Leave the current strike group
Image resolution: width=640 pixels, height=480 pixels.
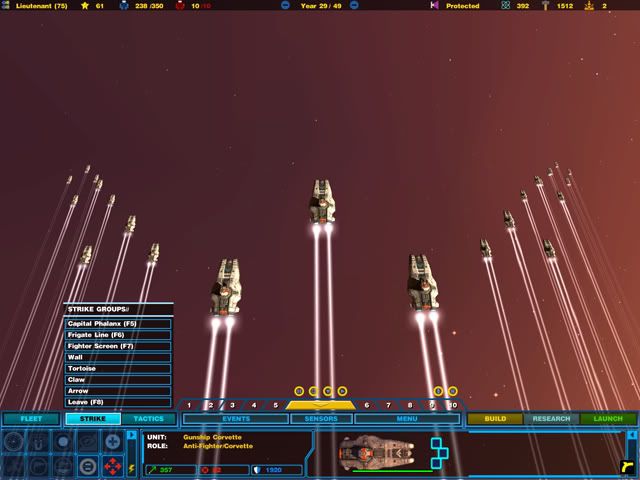tap(118, 401)
